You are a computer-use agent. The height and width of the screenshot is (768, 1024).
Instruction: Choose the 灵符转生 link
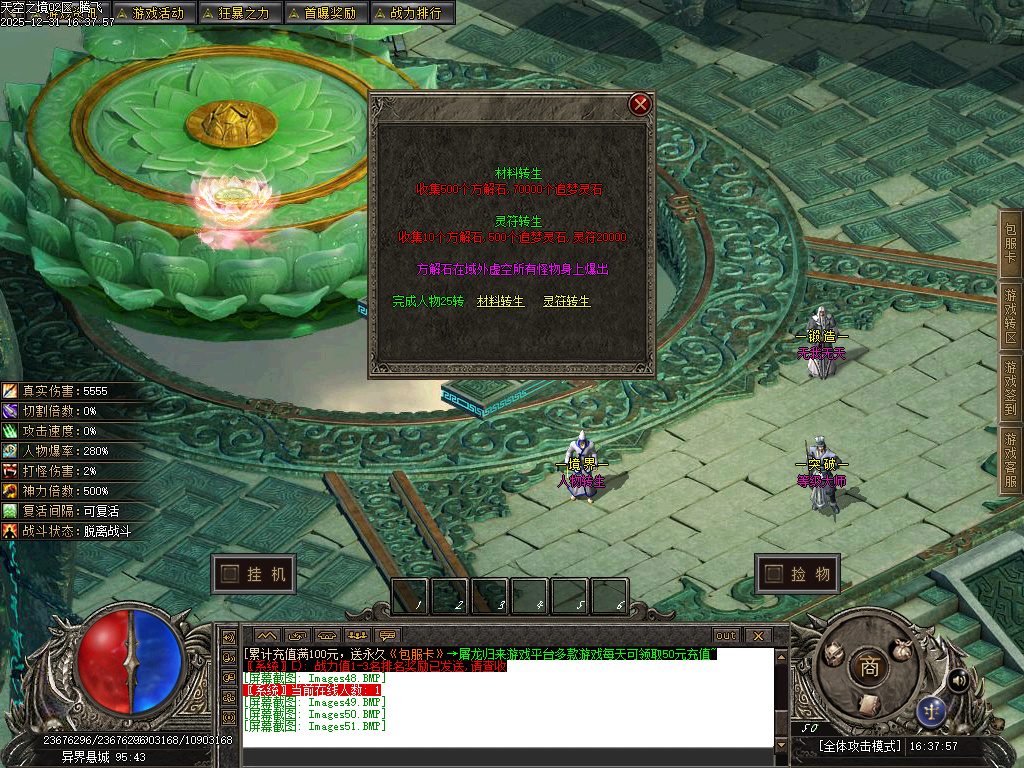[566, 301]
